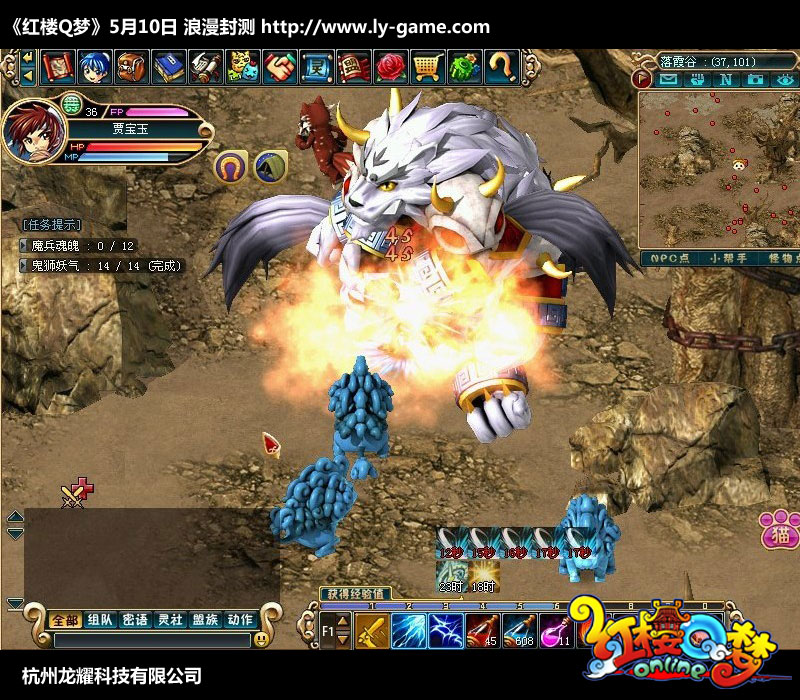Open the blue-haired character icon
Screen dimensions: 800x700
(95, 67)
